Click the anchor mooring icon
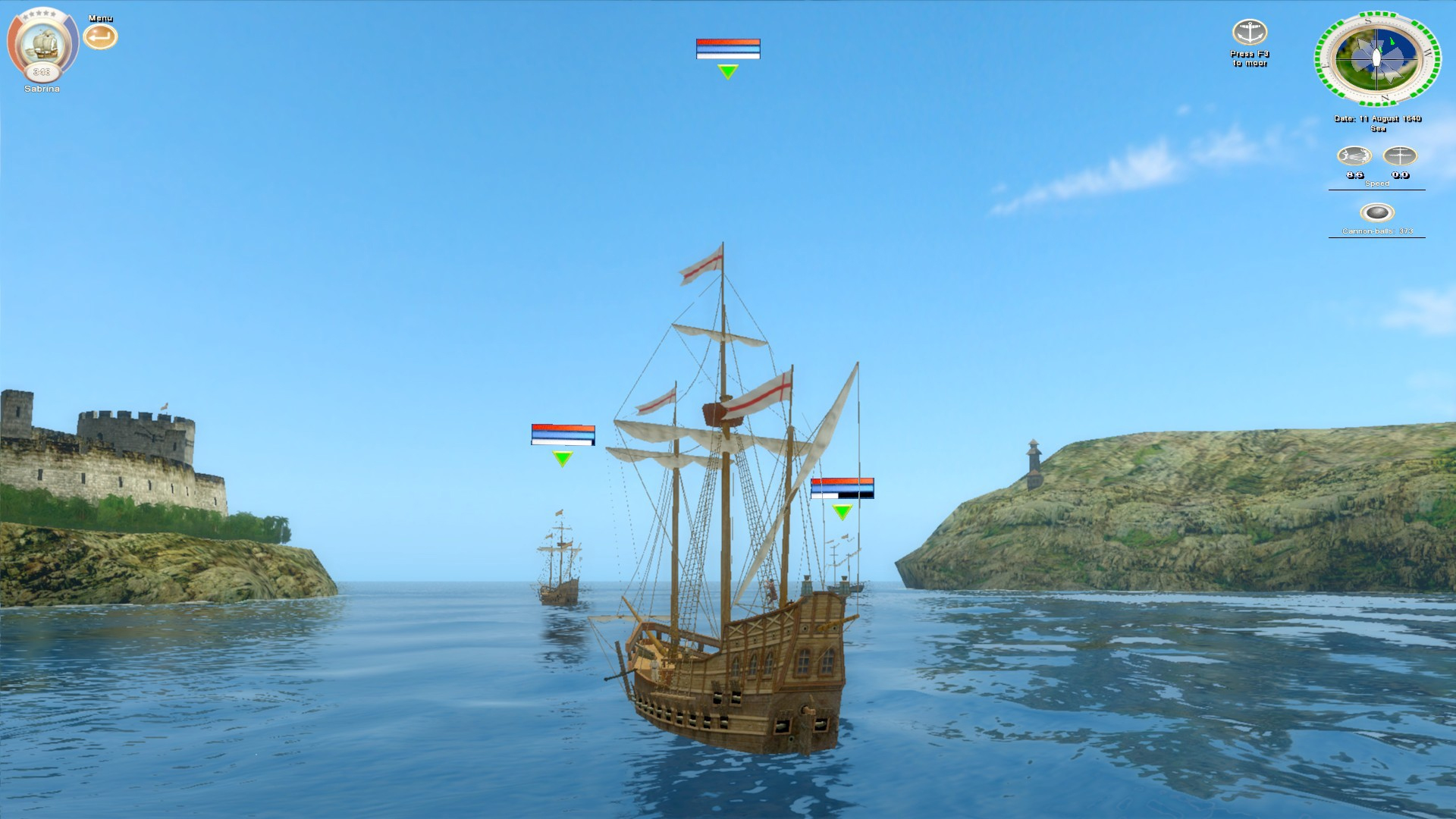Viewport: 1456px width, 819px height. pyautogui.click(x=1251, y=32)
